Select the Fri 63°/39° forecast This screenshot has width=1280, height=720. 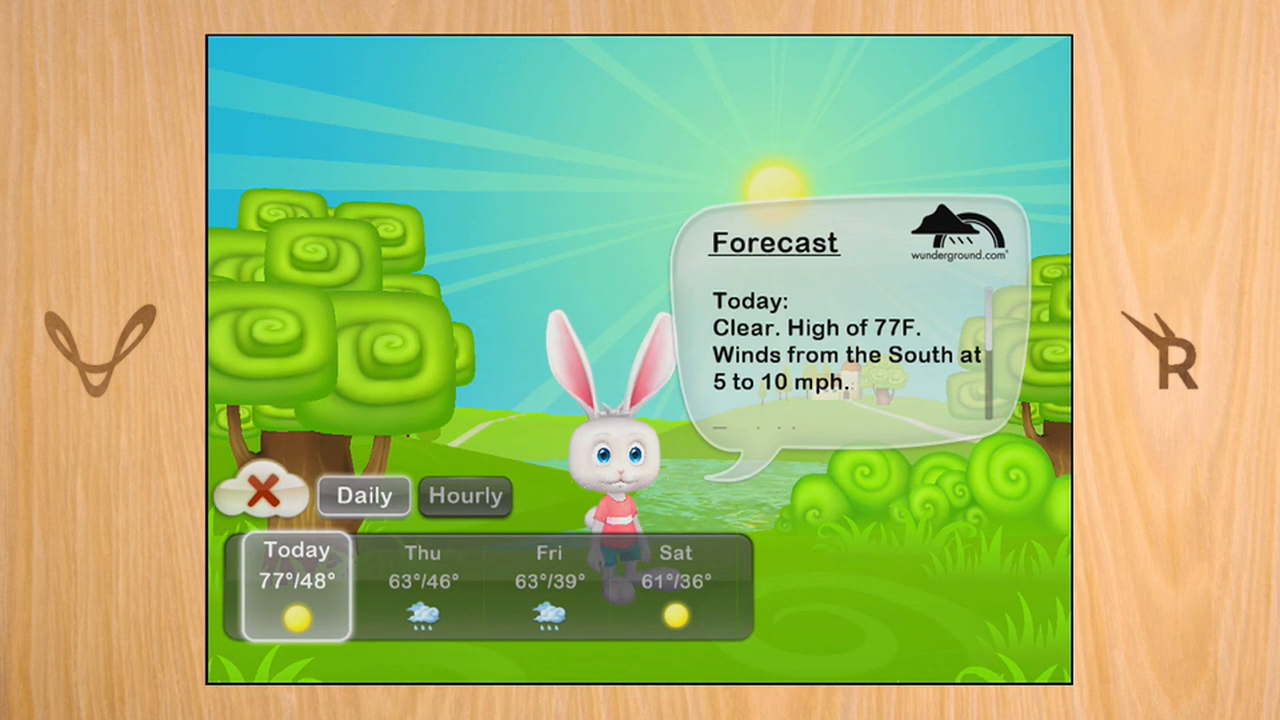click(549, 580)
